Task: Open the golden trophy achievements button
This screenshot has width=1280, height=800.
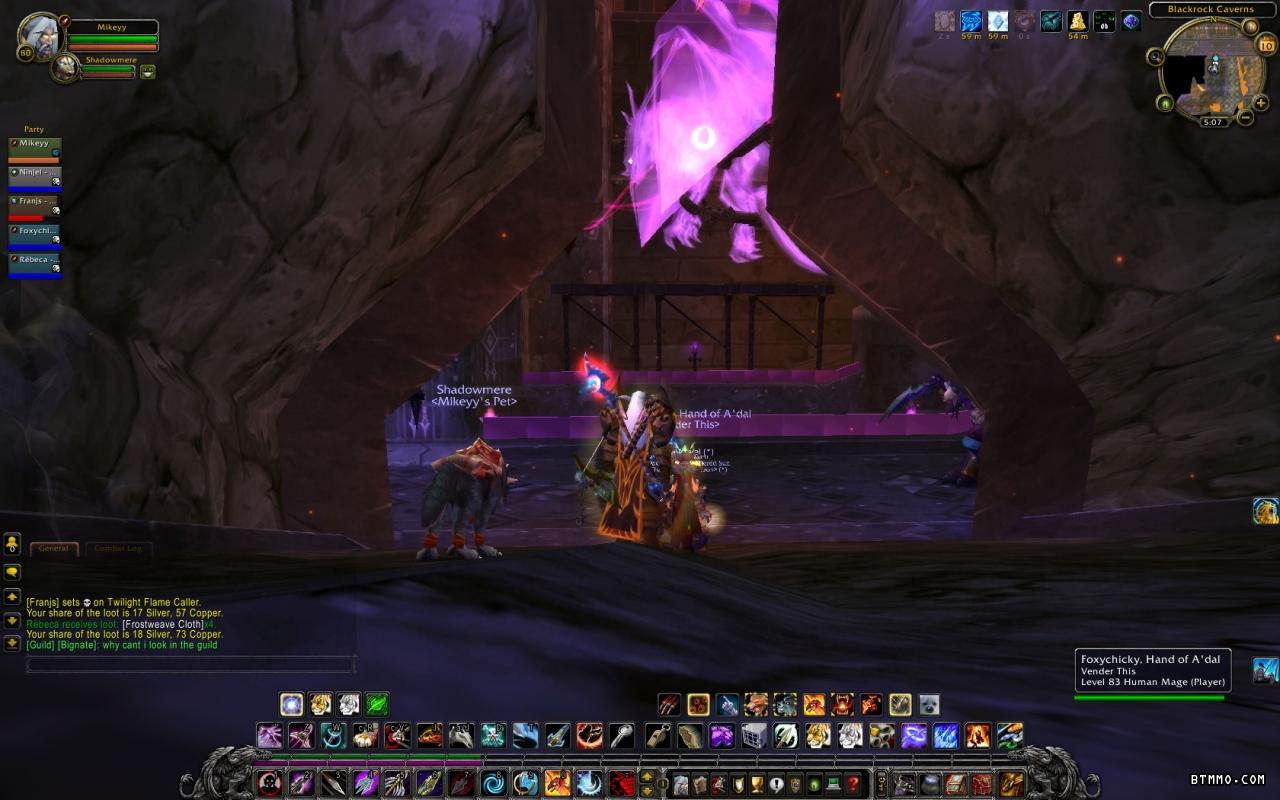Action: pos(757,784)
